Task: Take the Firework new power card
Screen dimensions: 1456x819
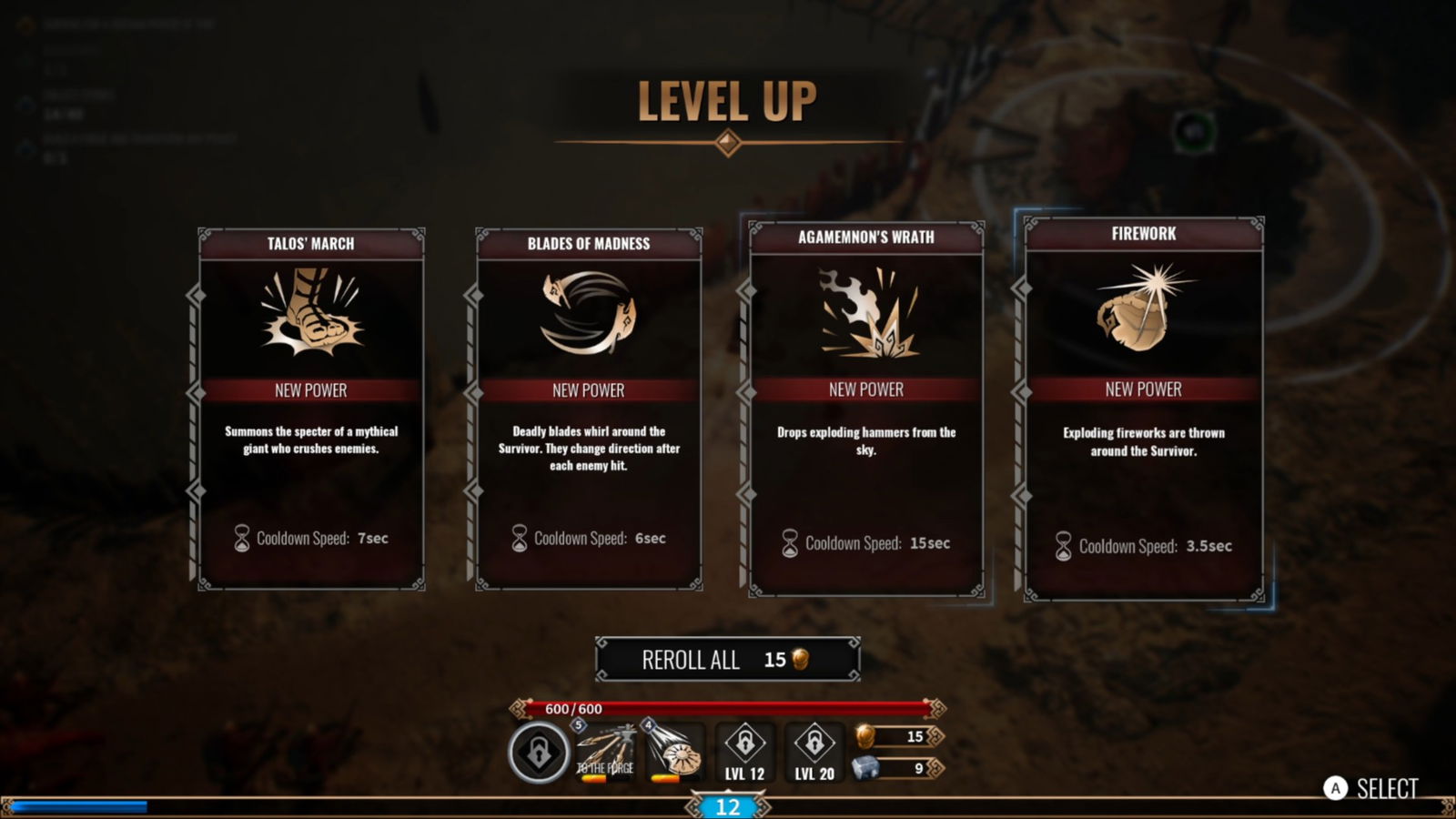Action: pyautogui.click(x=1143, y=408)
